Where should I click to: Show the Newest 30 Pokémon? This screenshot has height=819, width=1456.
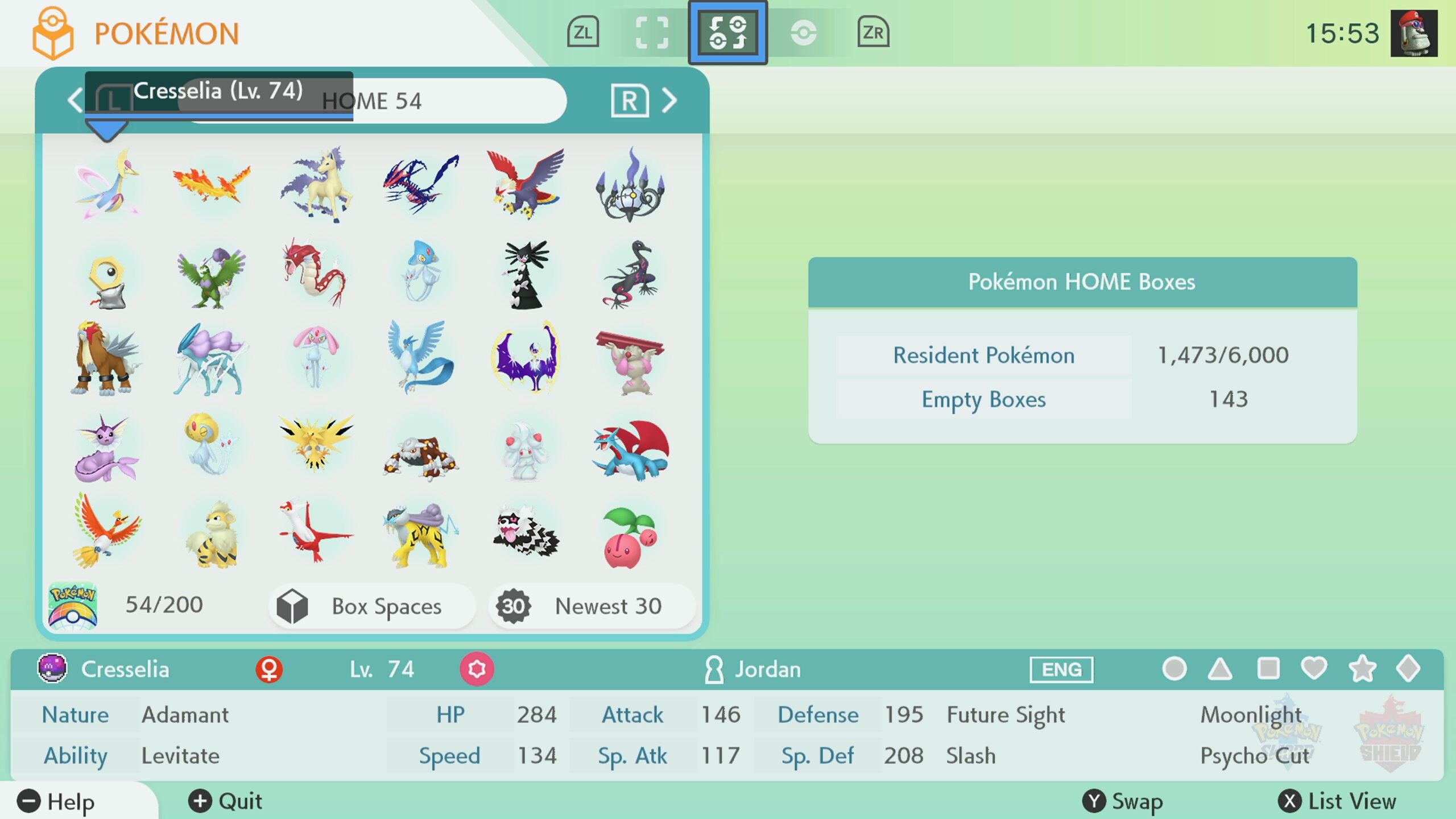tap(591, 606)
